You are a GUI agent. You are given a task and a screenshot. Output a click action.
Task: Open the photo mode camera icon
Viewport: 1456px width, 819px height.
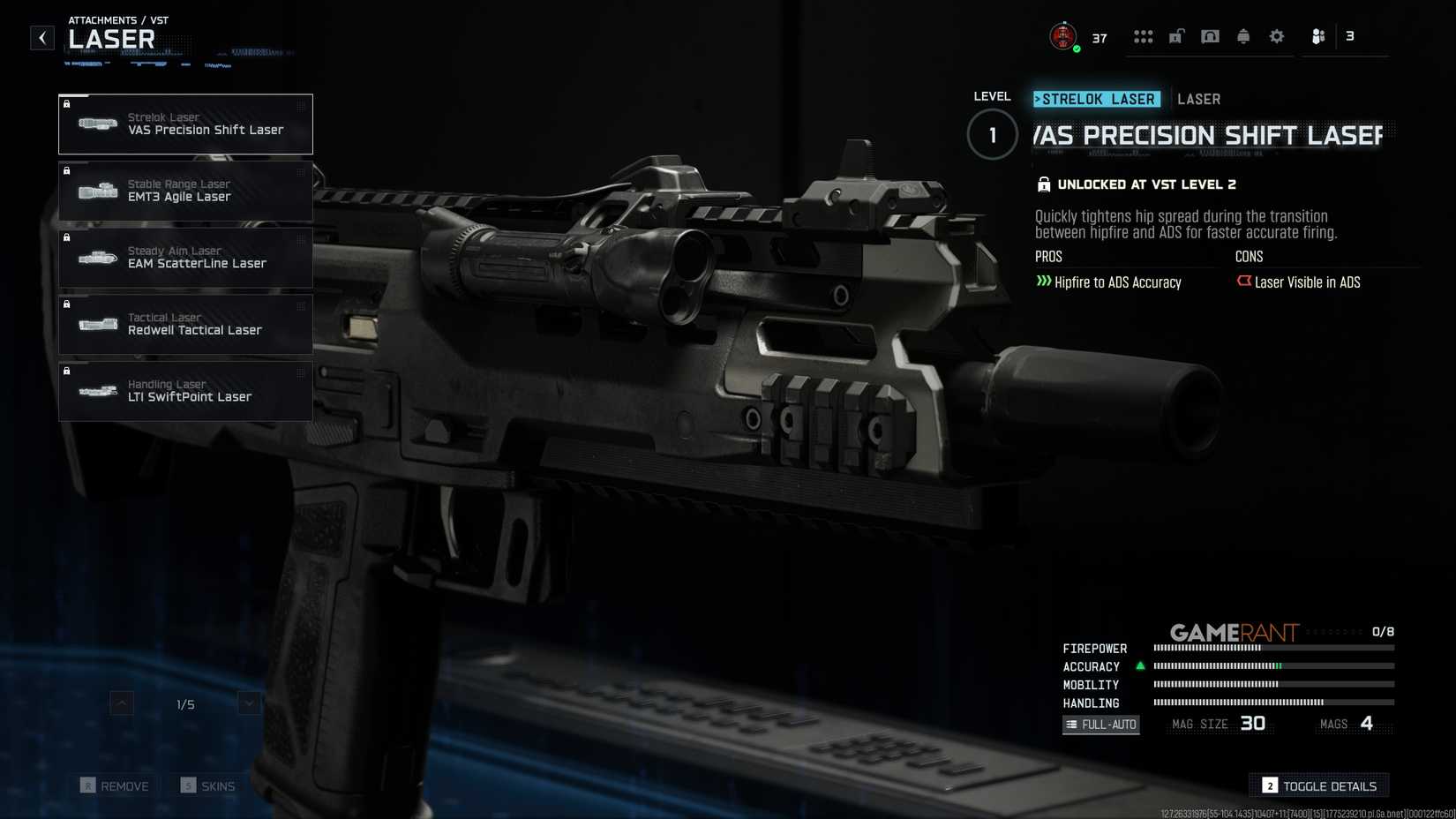(1210, 36)
